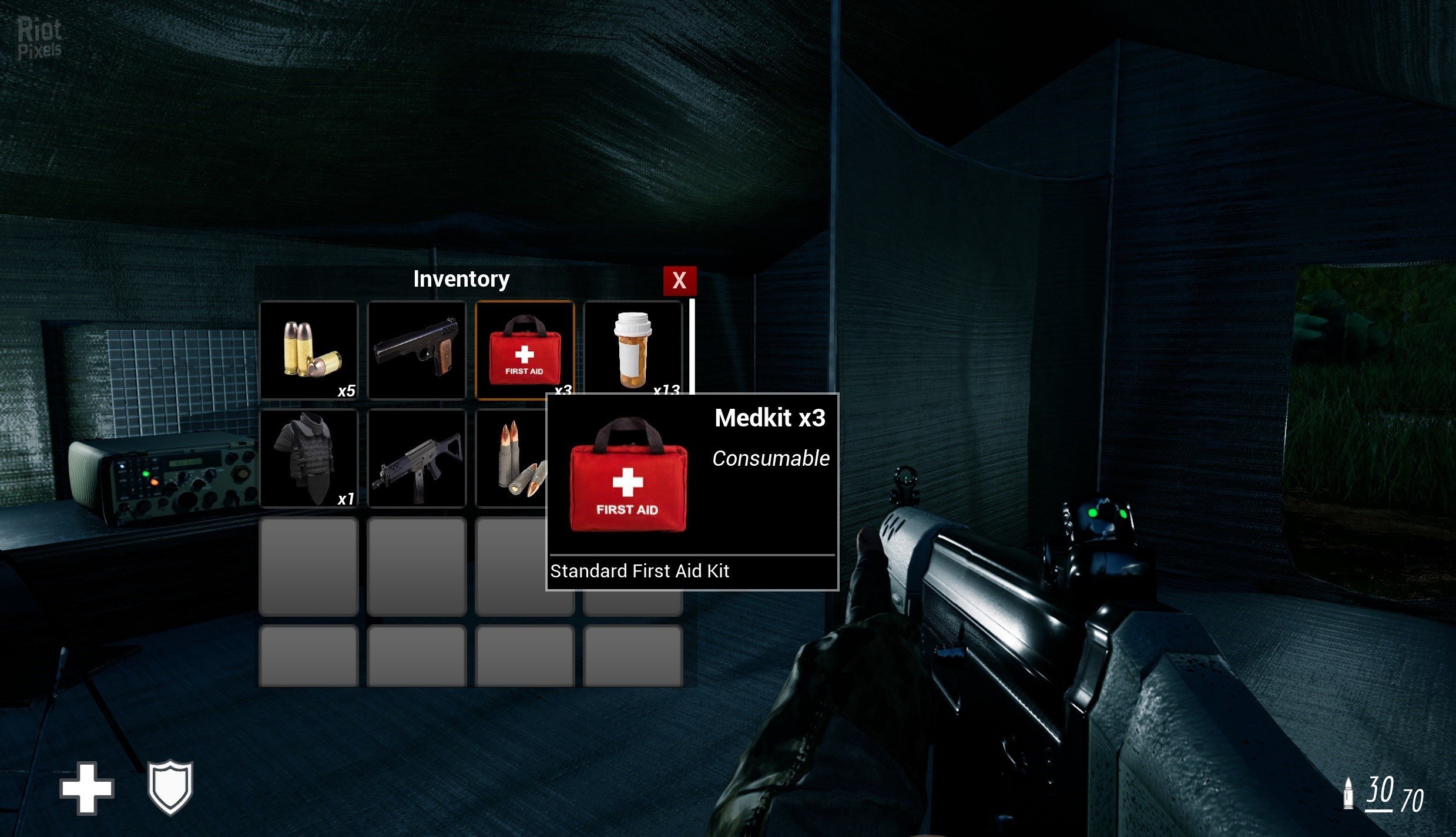Choose the submachine gun inventory slot
Viewport: 1456px width, 837px height.
[x=417, y=458]
